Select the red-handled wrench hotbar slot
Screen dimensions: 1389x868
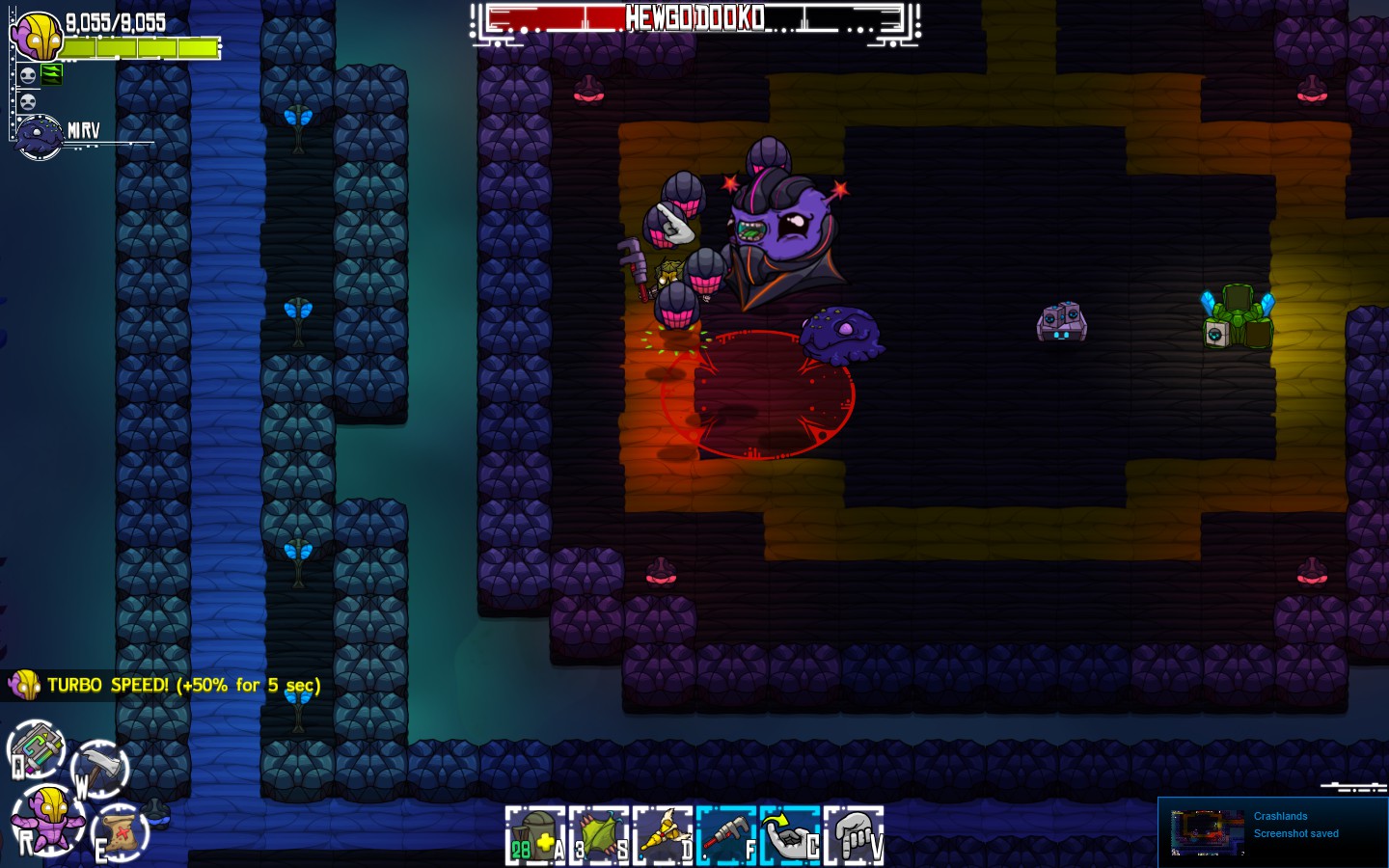[725, 836]
